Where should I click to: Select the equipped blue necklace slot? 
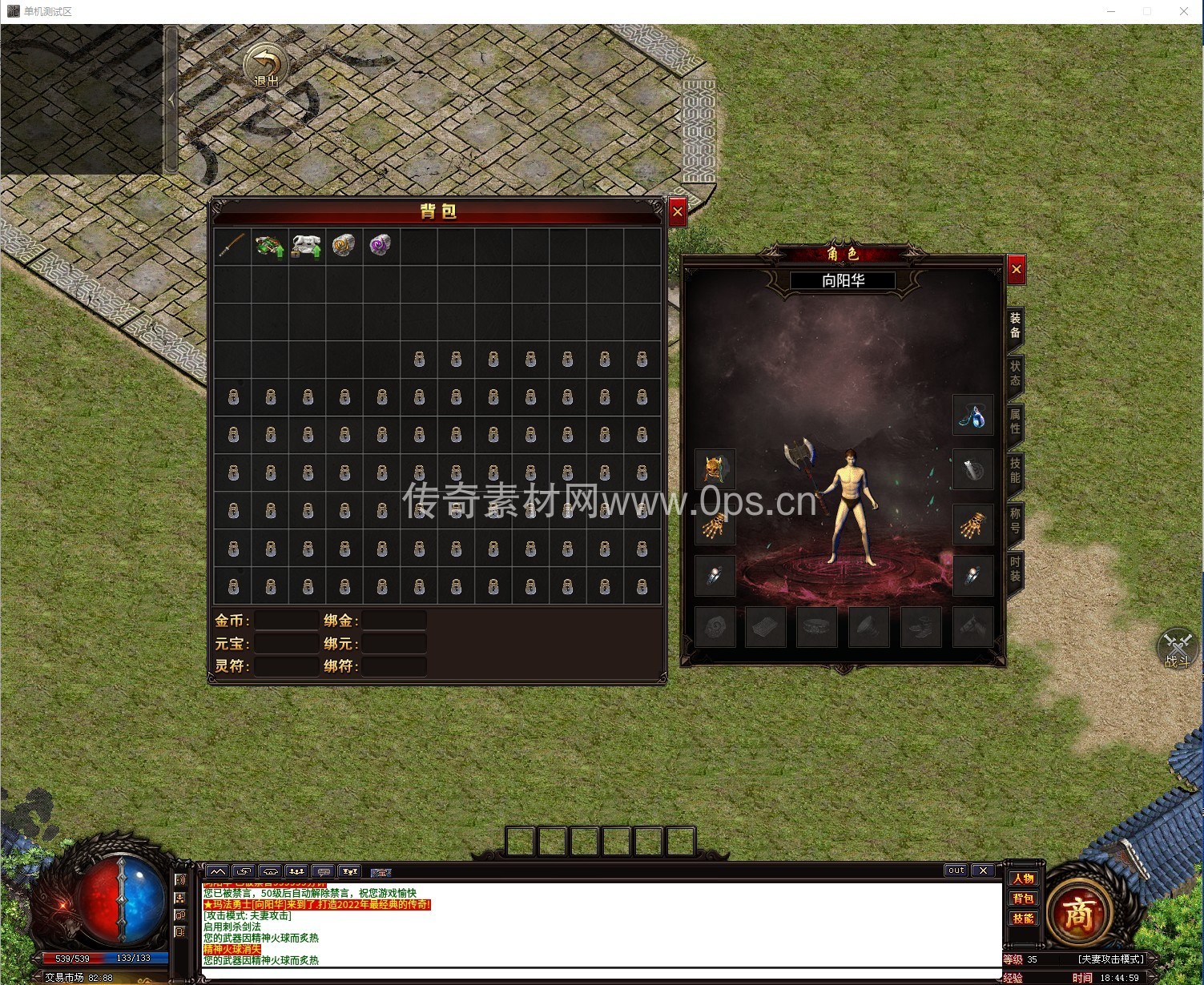point(972,416)
